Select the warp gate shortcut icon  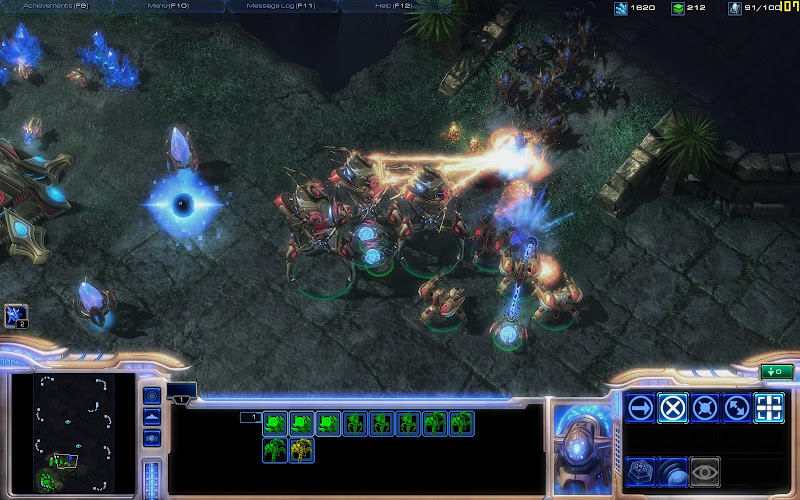tap(16, 316)
